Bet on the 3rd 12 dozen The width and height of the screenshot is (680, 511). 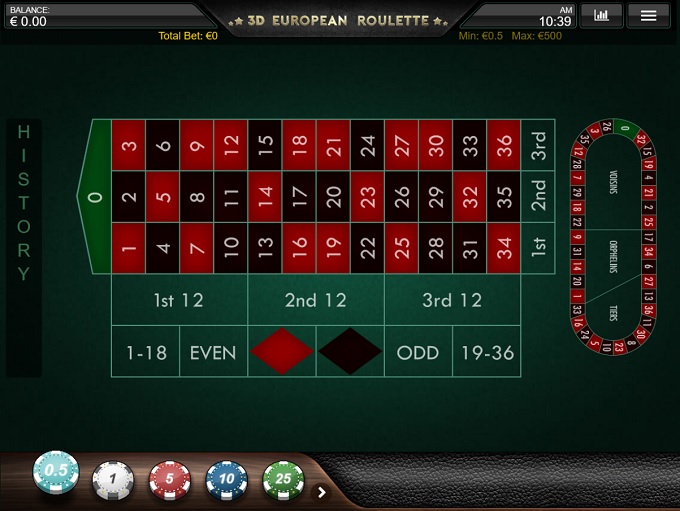pyautogui.click(x=452, y=300)
